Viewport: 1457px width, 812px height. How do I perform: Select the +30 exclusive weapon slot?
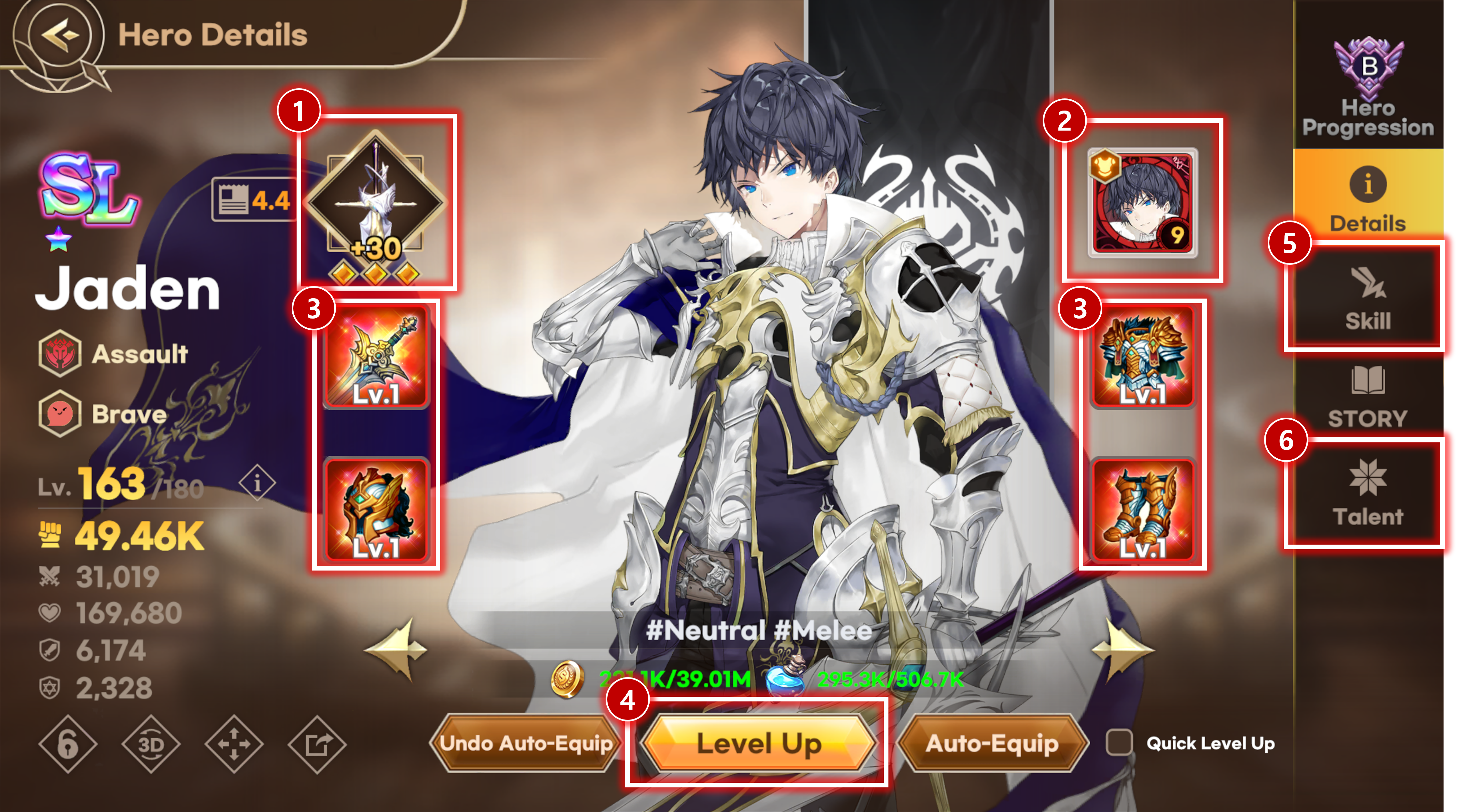(x=376, y=203)
